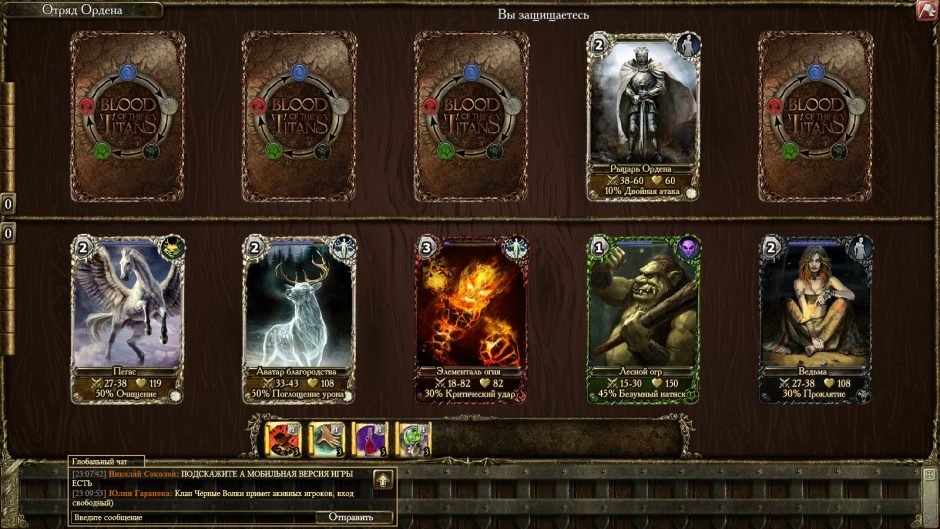Activate the pale hand spell icon
The width and height of the screenshot is (940, 529).
coord(325,438)
